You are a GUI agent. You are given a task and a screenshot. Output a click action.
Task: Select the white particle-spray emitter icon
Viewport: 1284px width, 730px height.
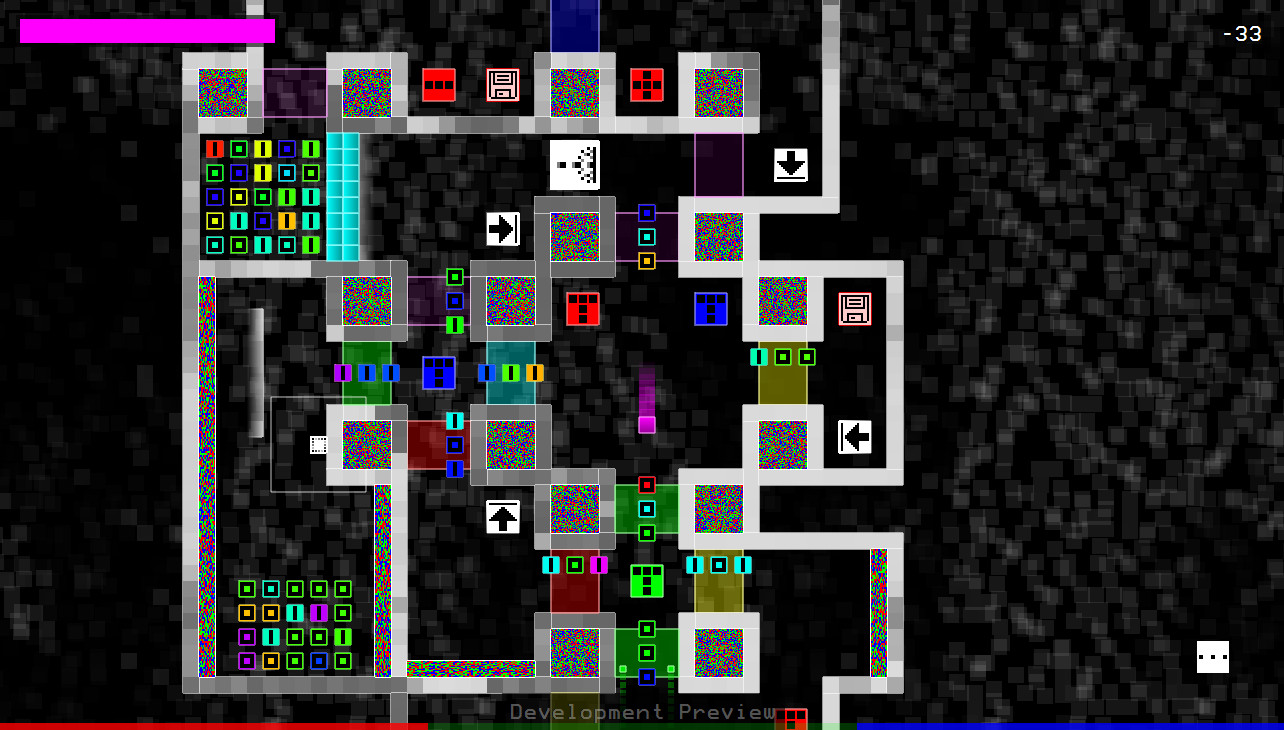[574, 164]
